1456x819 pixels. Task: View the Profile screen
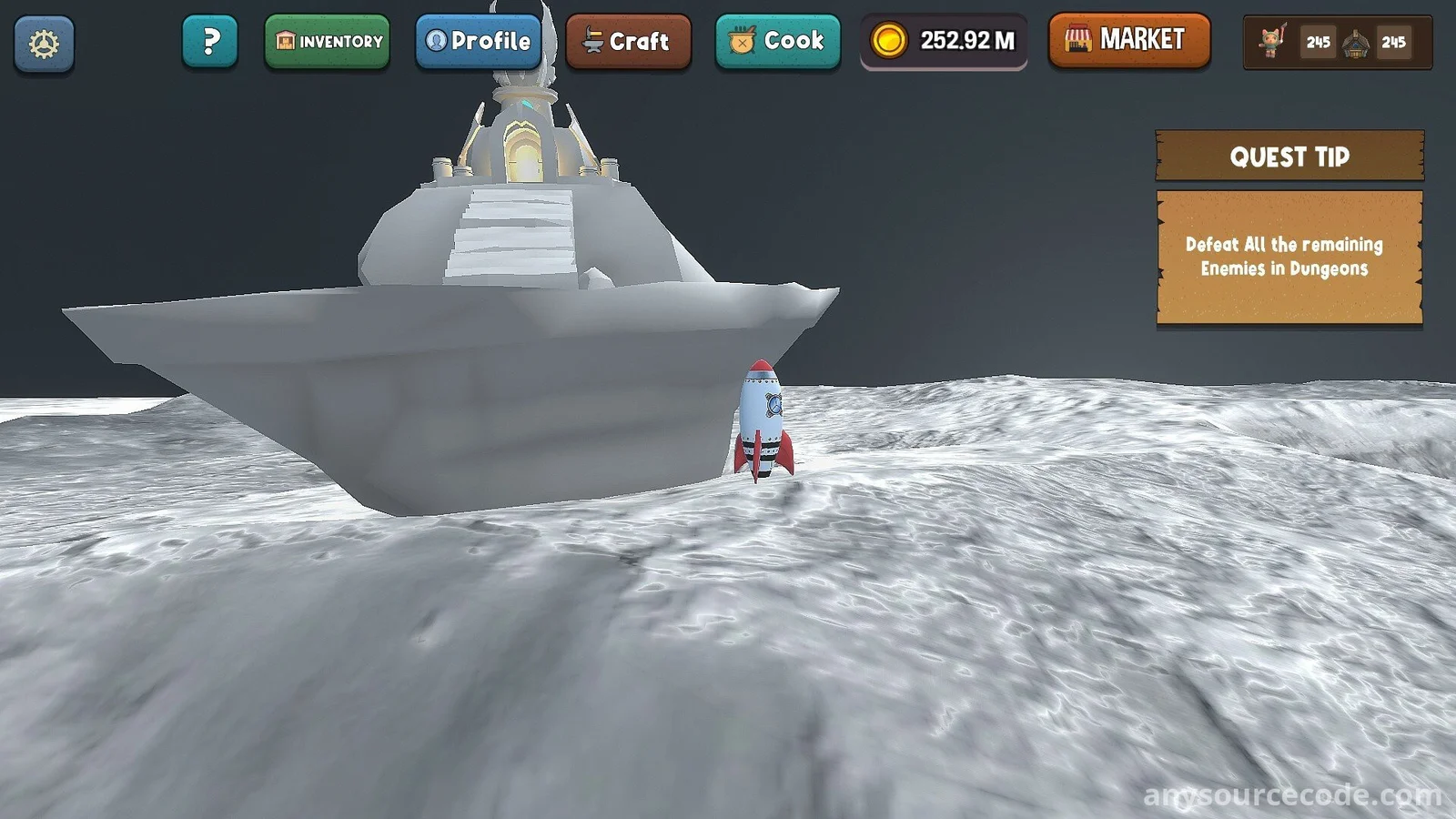click(x=479, y=42)
